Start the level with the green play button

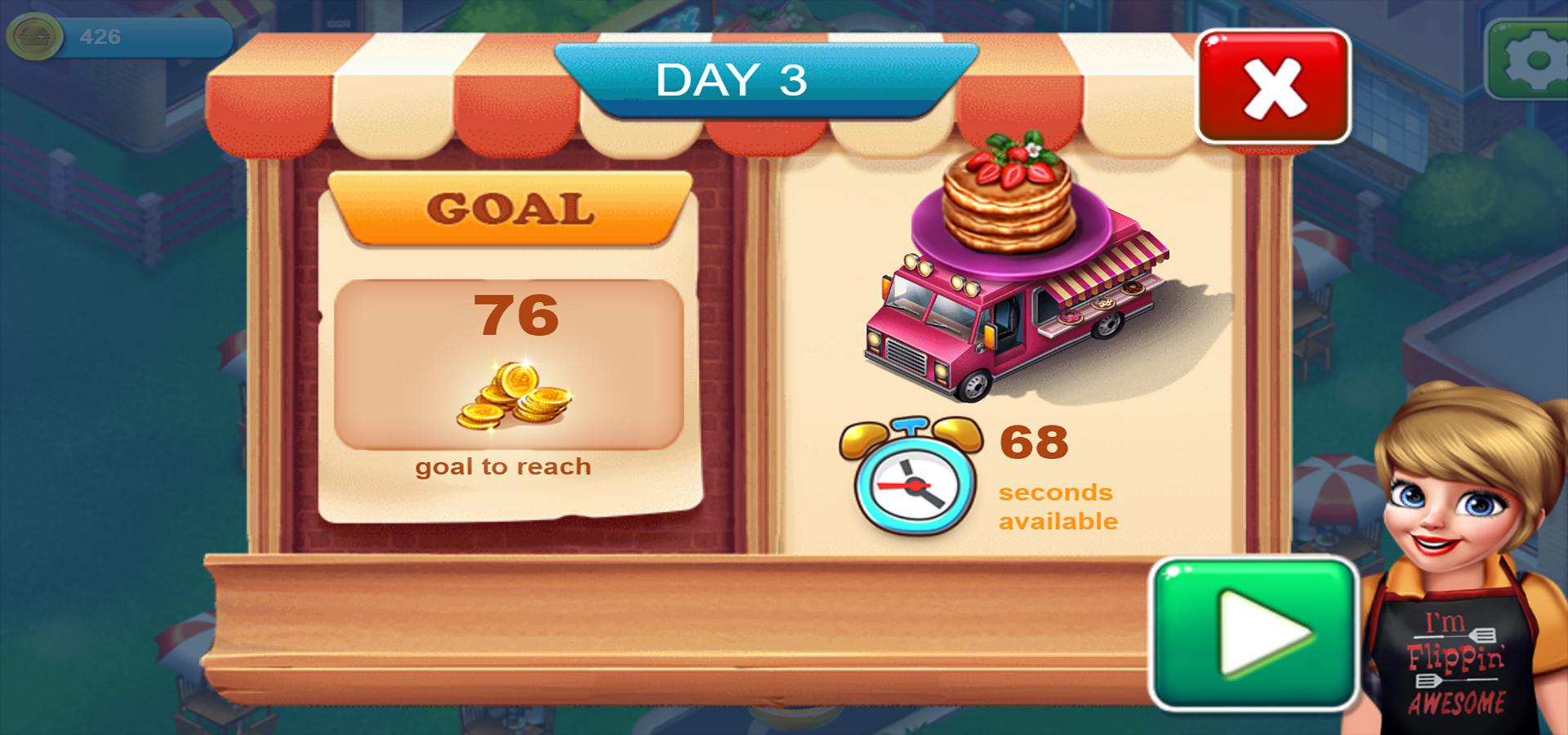pyautogui.click(x=1254, y=634)
